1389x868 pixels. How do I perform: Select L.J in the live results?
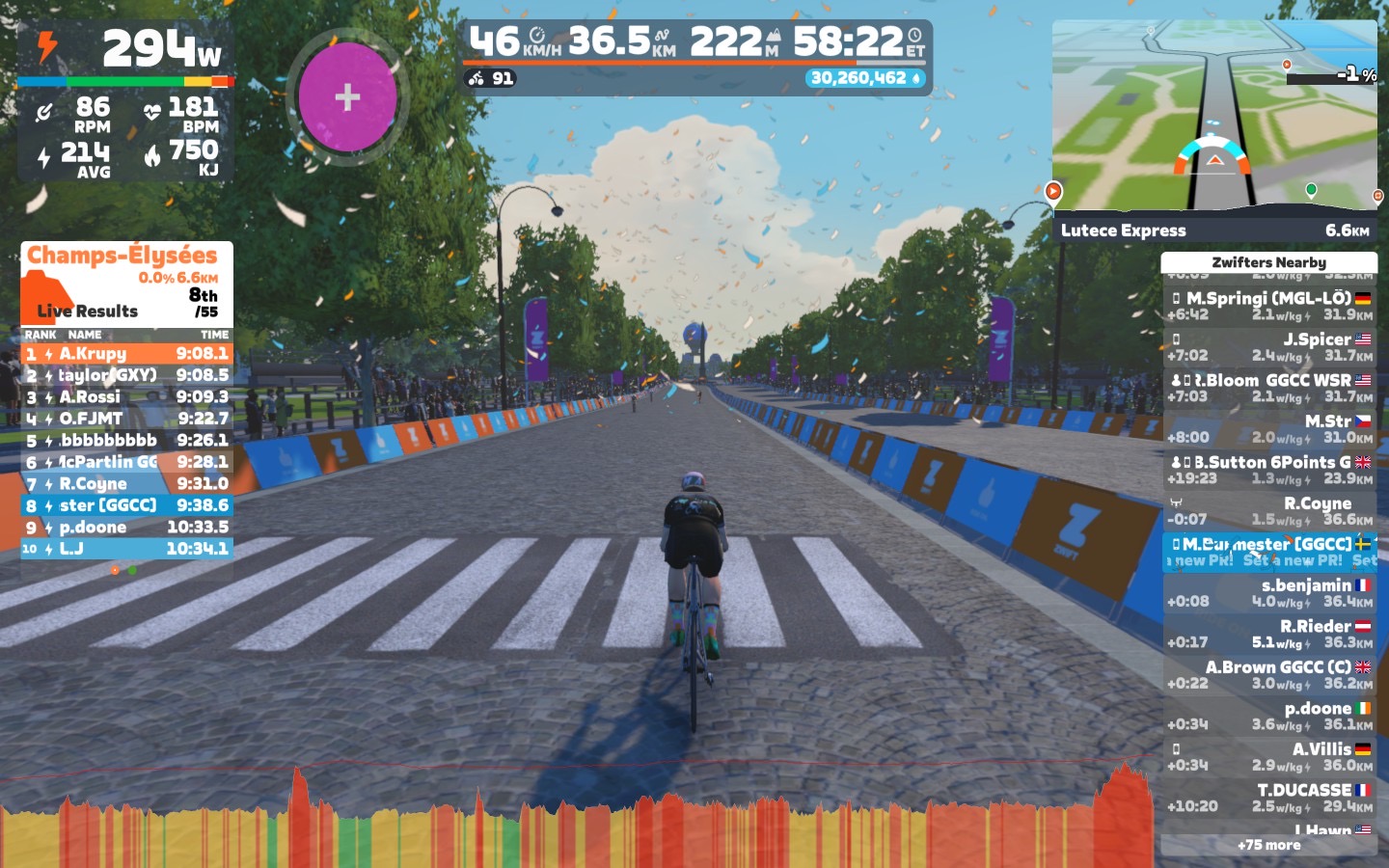(126, 549)
